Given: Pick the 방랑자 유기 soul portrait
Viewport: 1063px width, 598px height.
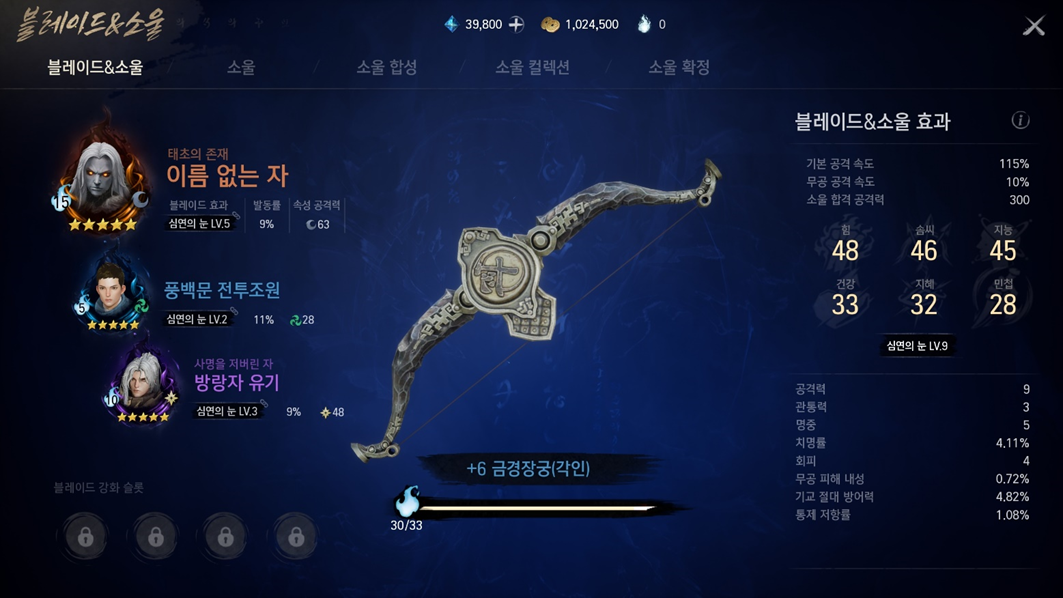Looking at the screenshot, I should pyautogui.click(x=143, y=385).
